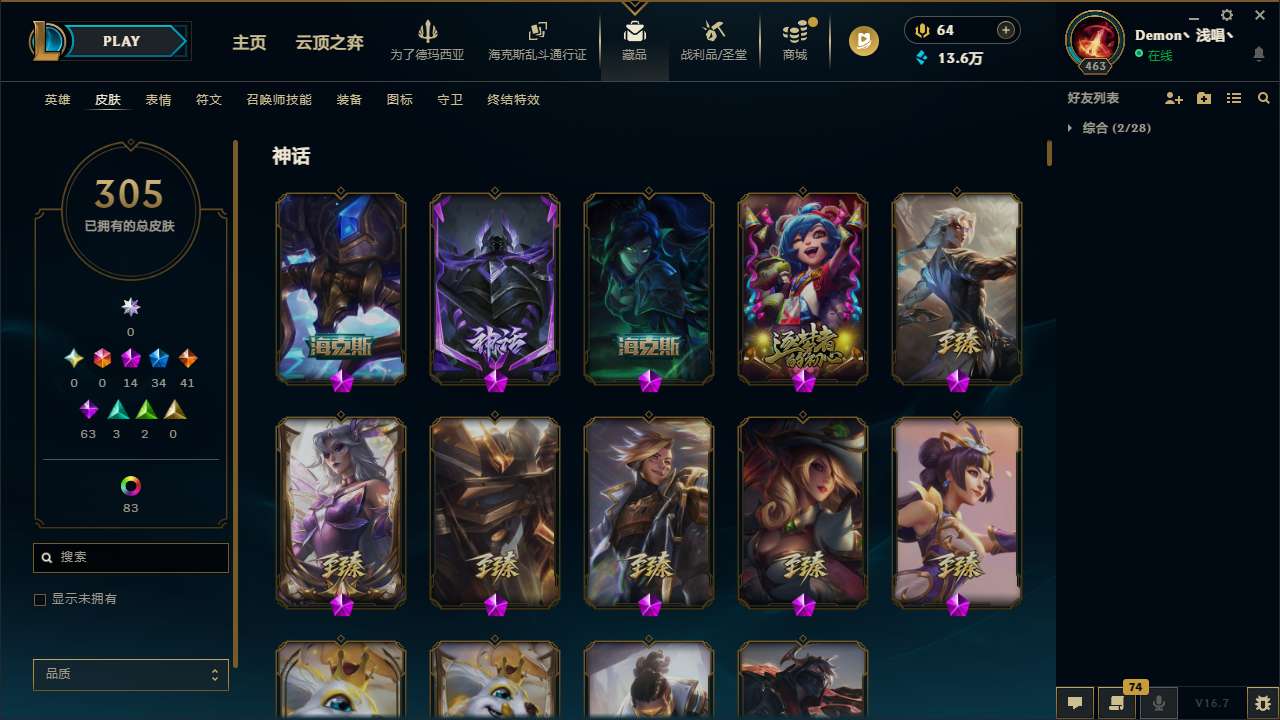Viewport: 1280px width, 720px height.
Task: Open the friends list search magnifier icon
Action: point(1263,98)
